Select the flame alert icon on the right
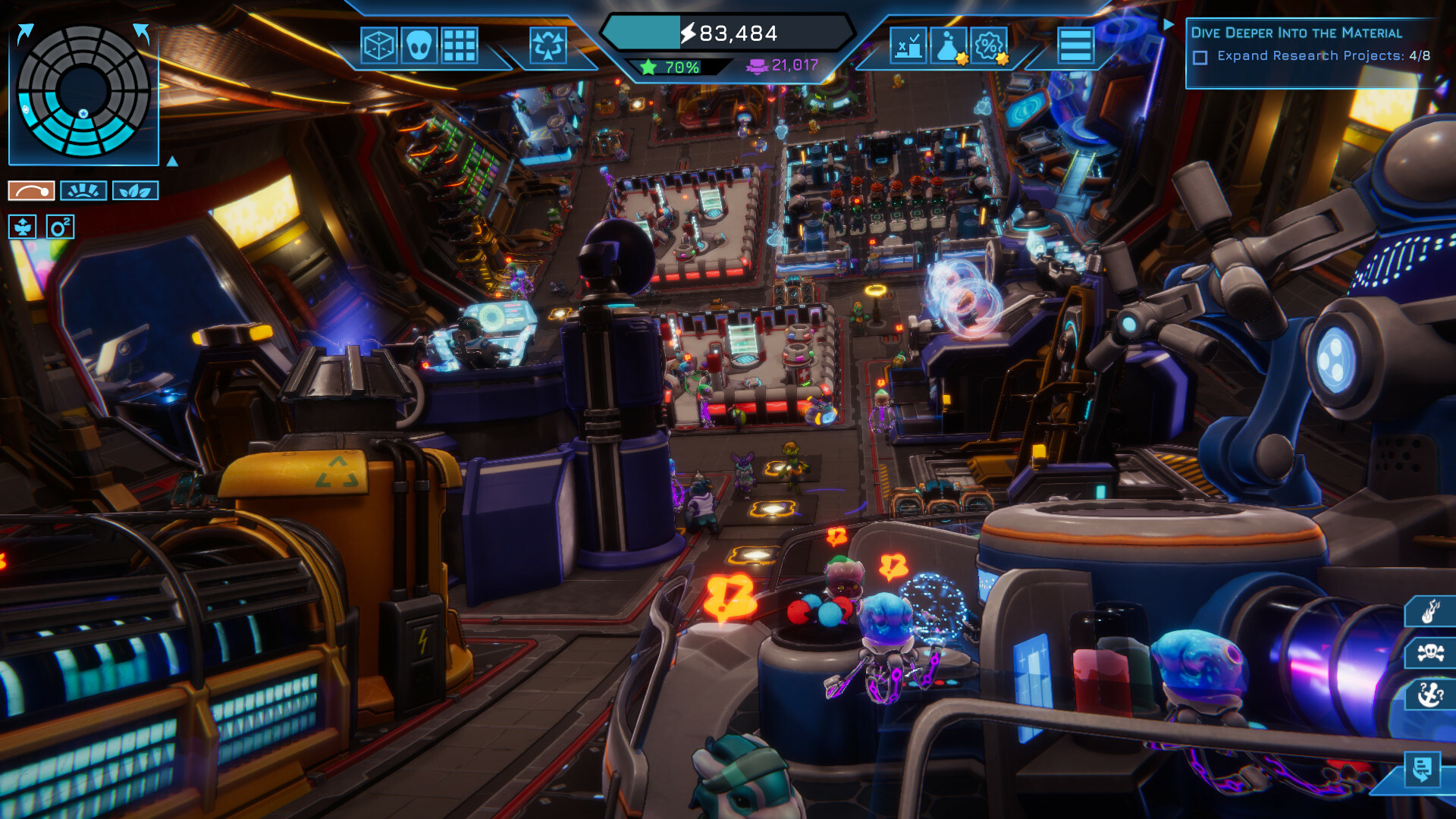Image resolution: width=1456 pixels, height=819 pixels. [x=1430, y=610]
